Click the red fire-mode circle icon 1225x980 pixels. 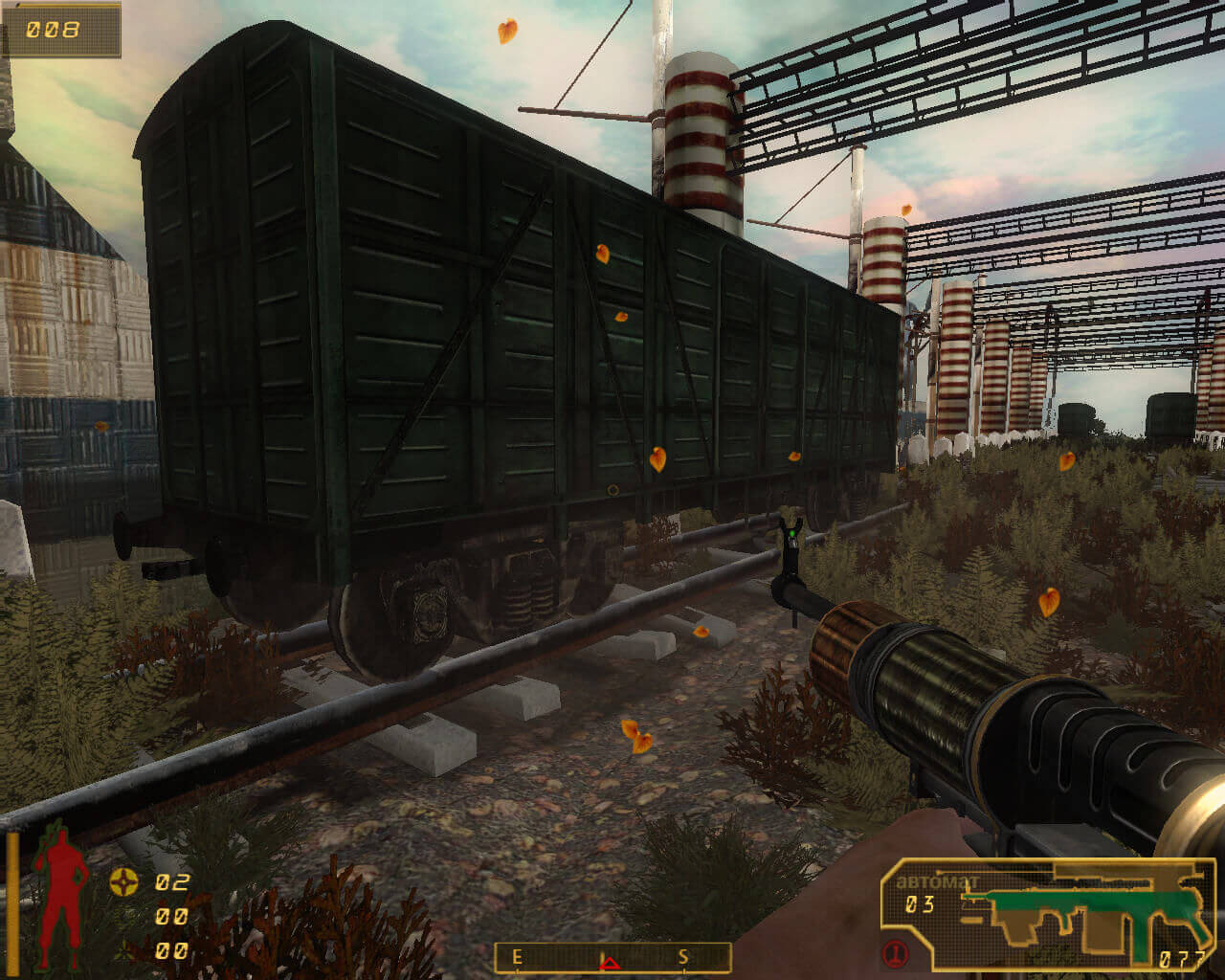point(897,953)
